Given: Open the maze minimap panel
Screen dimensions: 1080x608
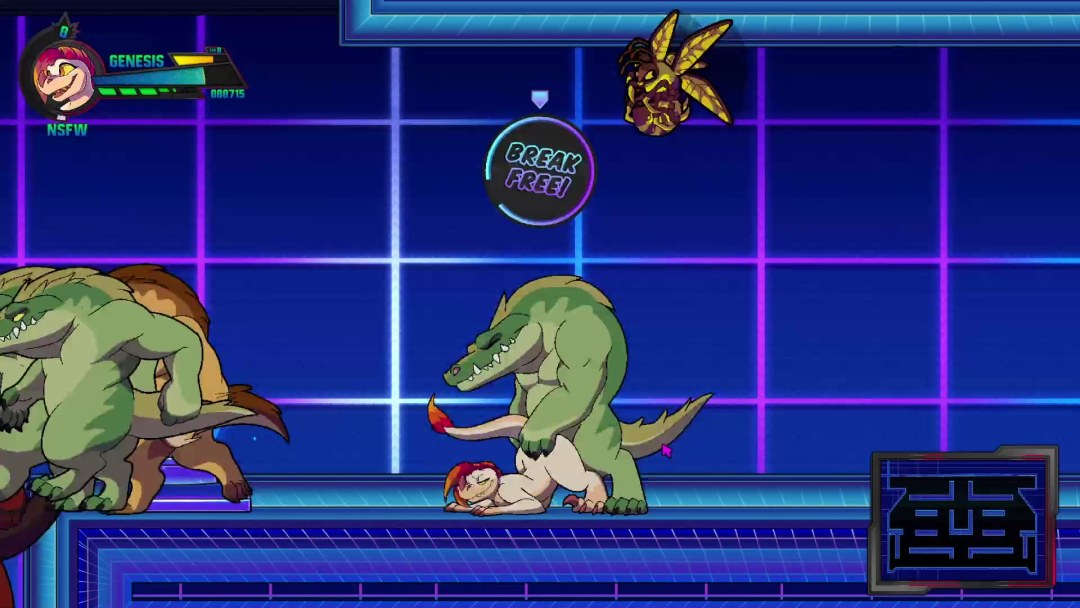Looking at the screenshot, I should click(x=964, y=520).
